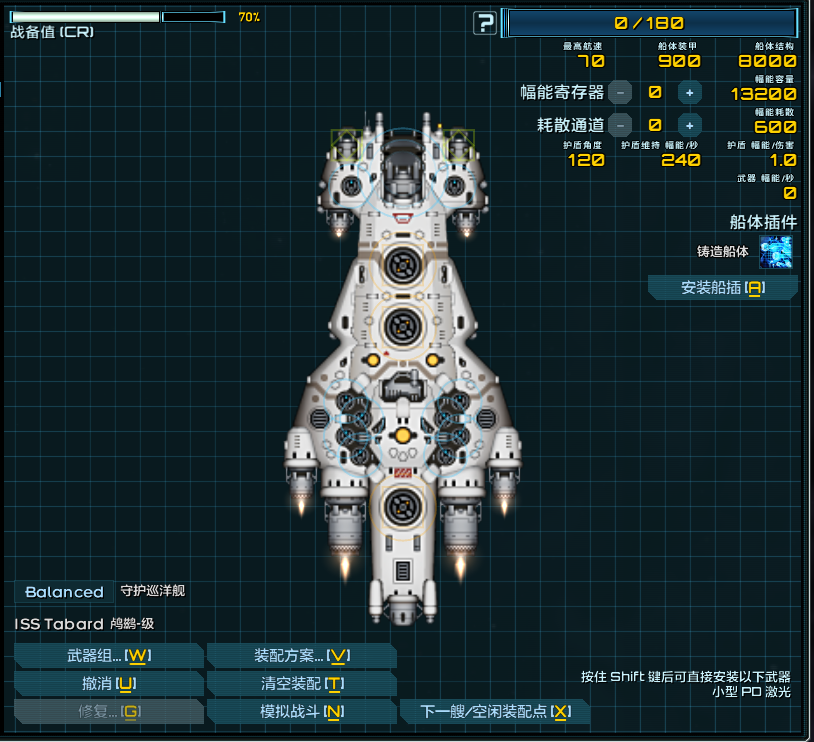This screenshot has height=742, width=814.
Task: Select the 铸造船体 hullmod icon
Action: point(776,252)
